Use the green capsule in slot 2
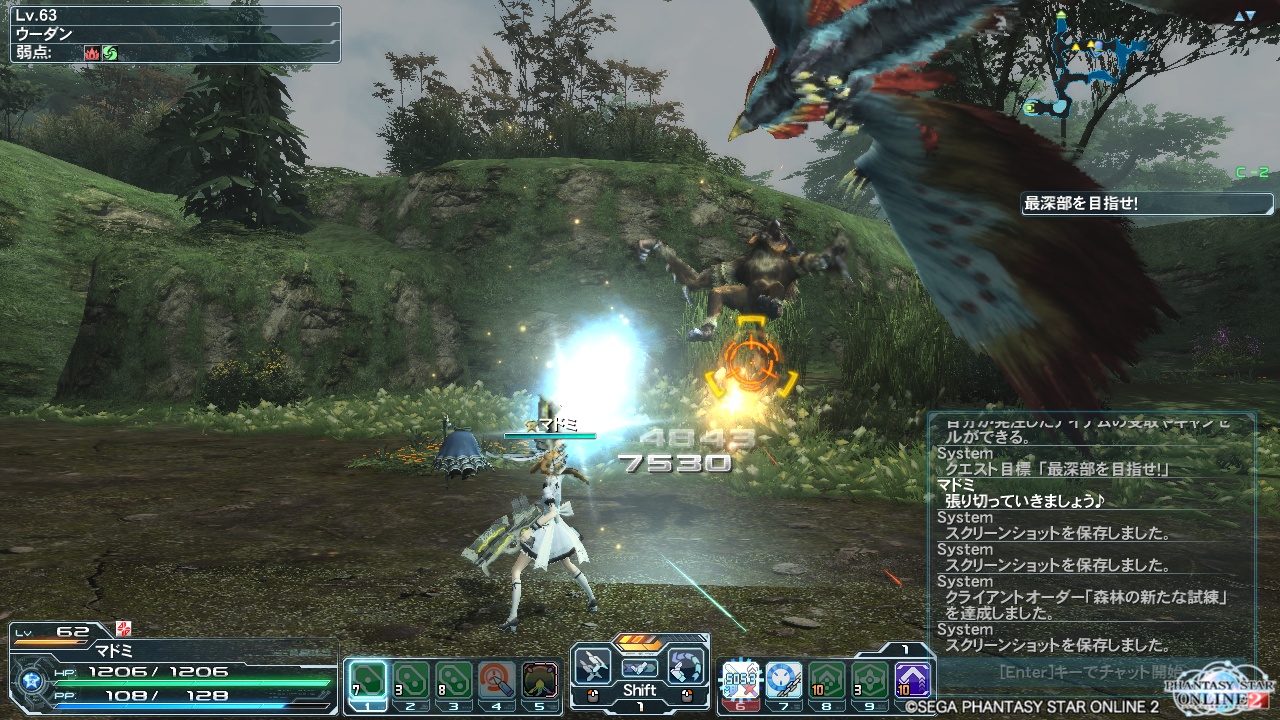The width and height of the screenshot is (1280, 720). tap(411, 680)
